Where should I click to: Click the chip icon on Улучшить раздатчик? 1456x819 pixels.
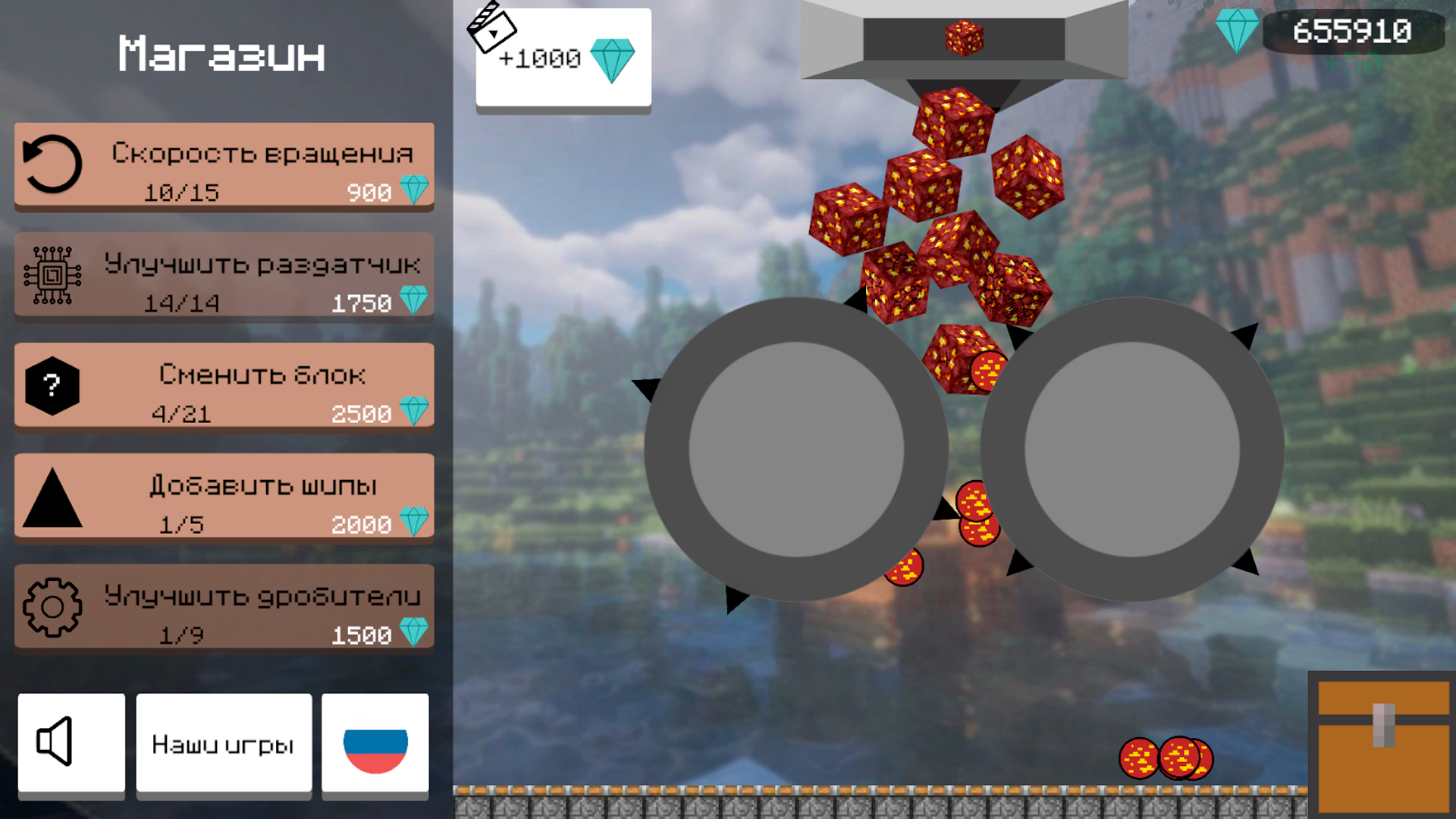click(x=52, y=275)
